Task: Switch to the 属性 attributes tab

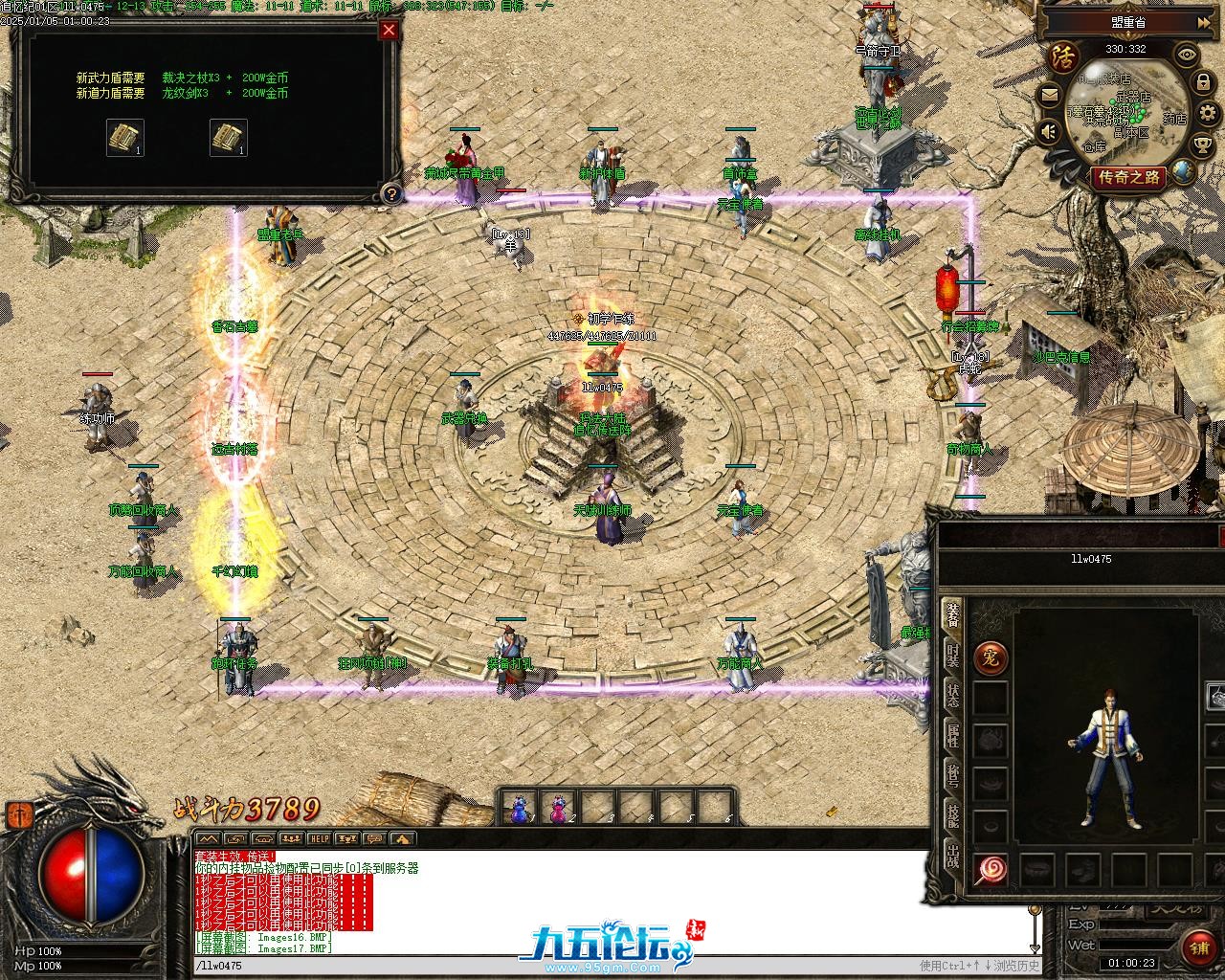Action: [x=952, y=735]
